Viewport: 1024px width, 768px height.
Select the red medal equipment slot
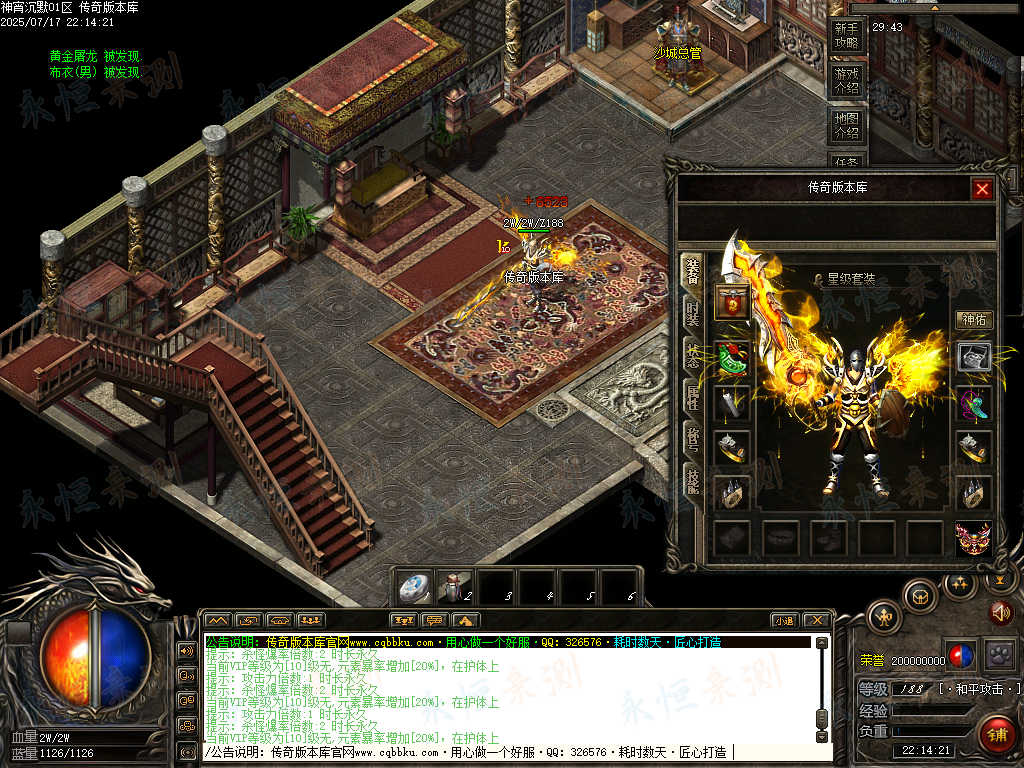pos(732,302)
